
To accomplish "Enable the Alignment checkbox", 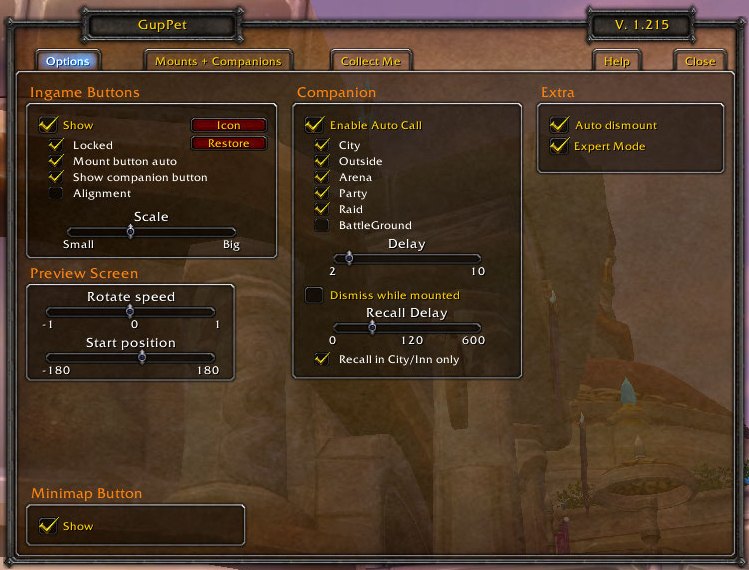I will pos(57,193).
